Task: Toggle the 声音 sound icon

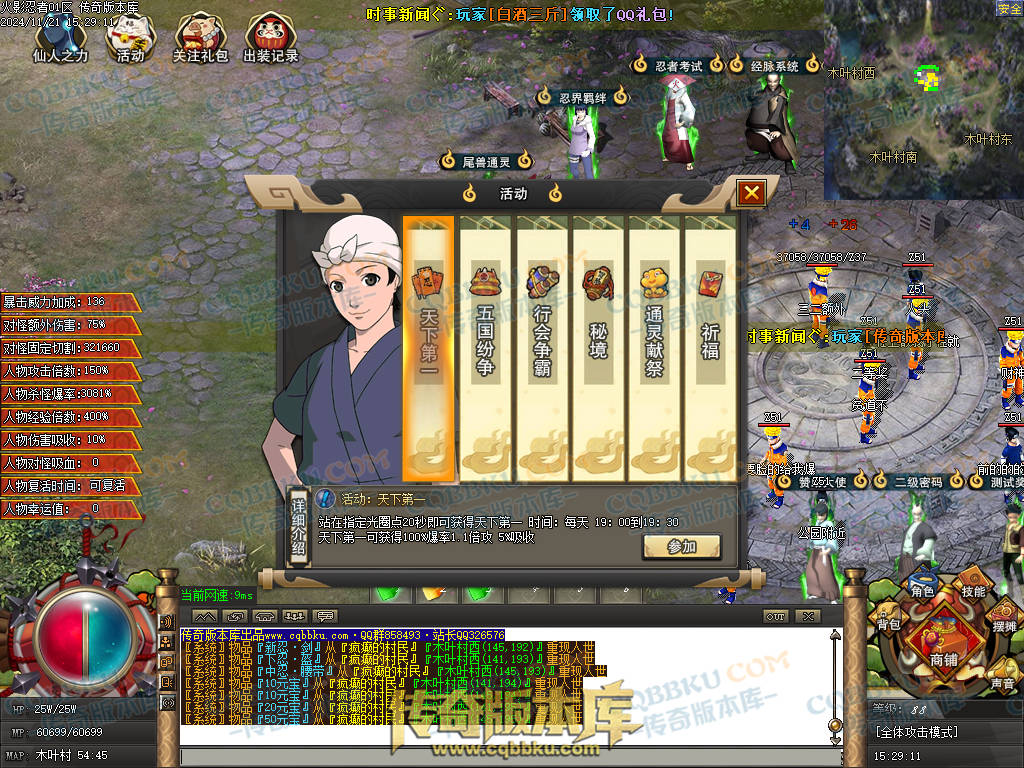Action: coord(1002,682)
